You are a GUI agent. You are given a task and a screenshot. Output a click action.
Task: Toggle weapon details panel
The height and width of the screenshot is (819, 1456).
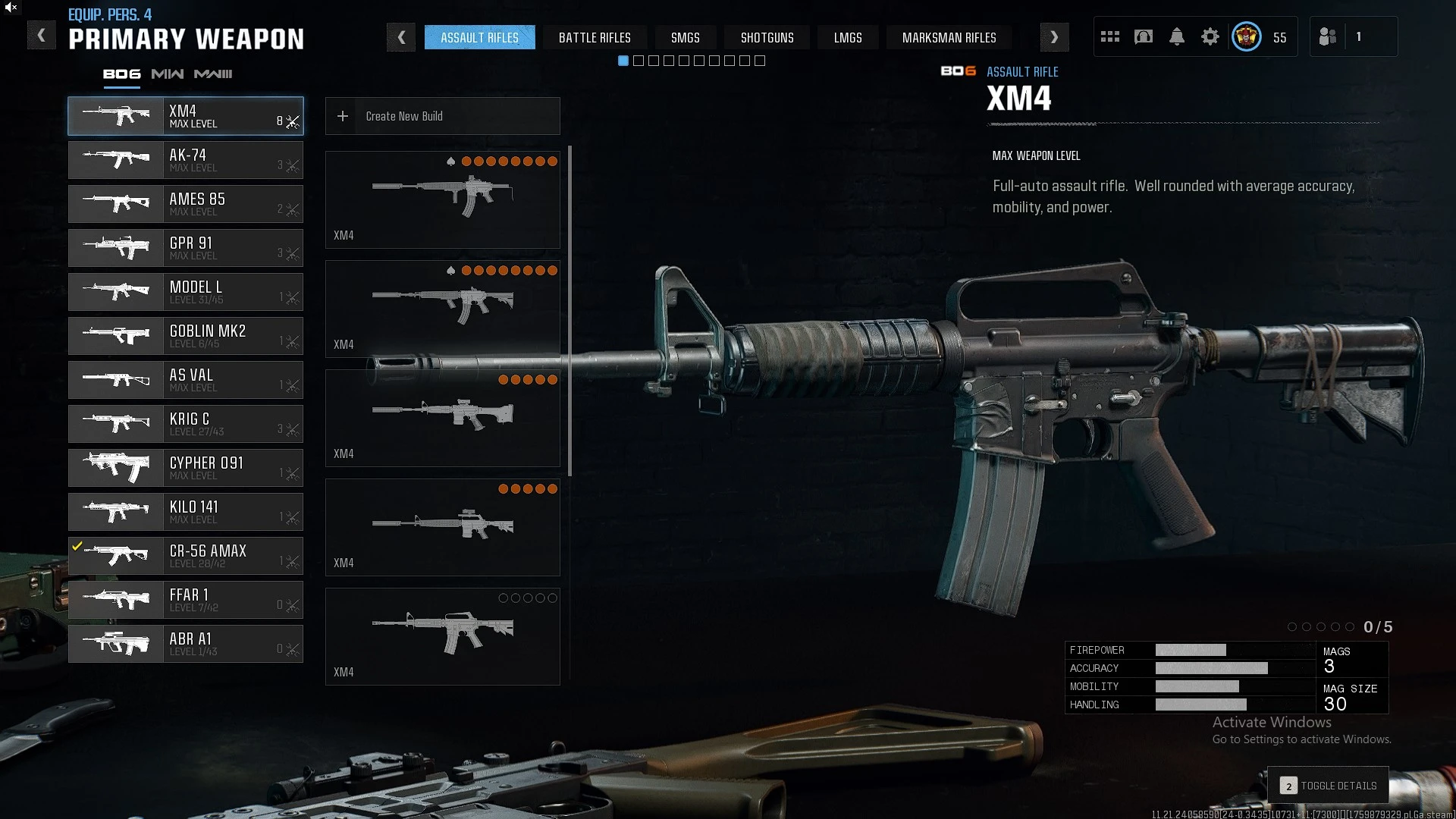(1329, 786)
